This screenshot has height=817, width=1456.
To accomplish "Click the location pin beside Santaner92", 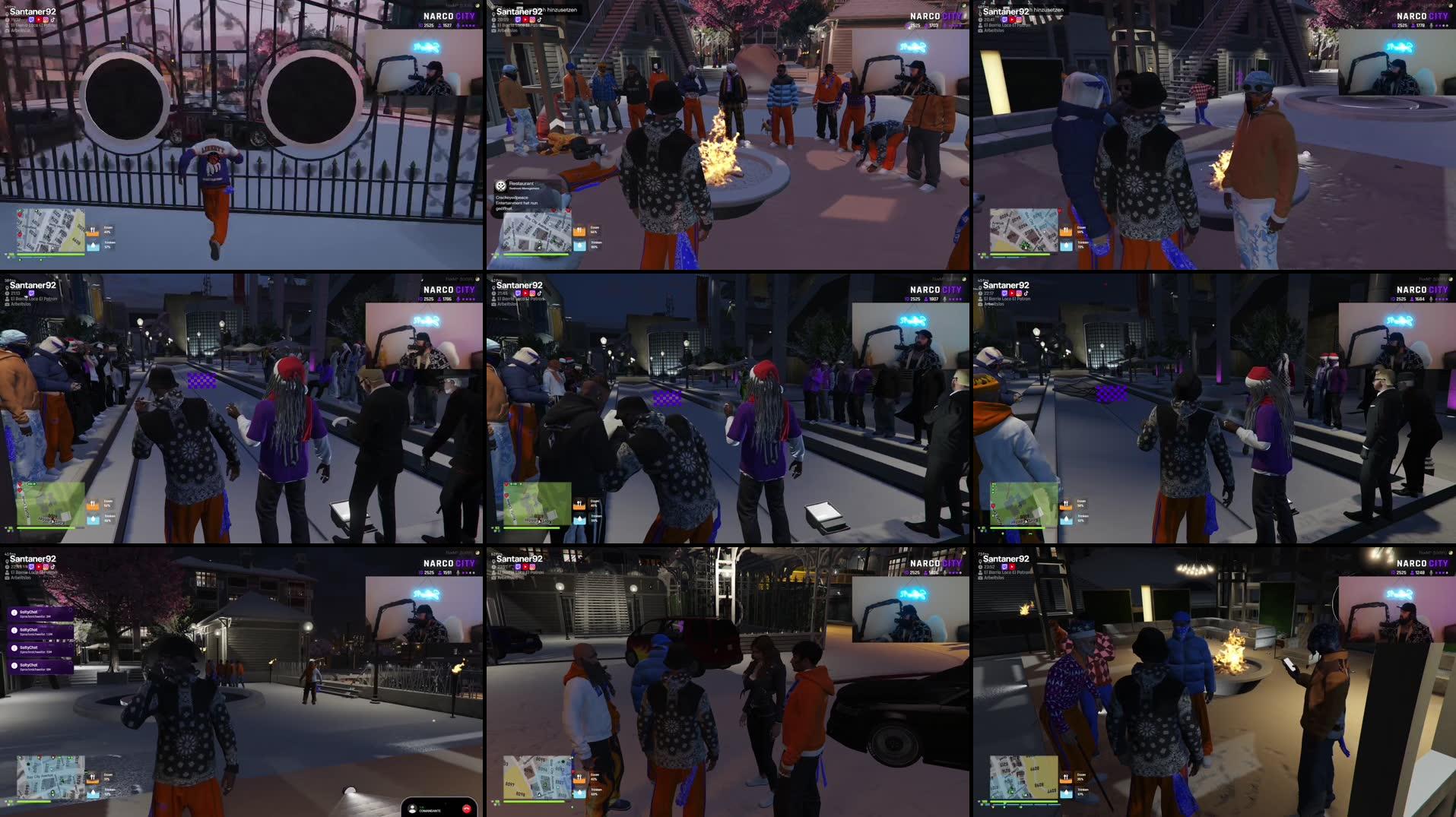I will (x=7, y=14).
